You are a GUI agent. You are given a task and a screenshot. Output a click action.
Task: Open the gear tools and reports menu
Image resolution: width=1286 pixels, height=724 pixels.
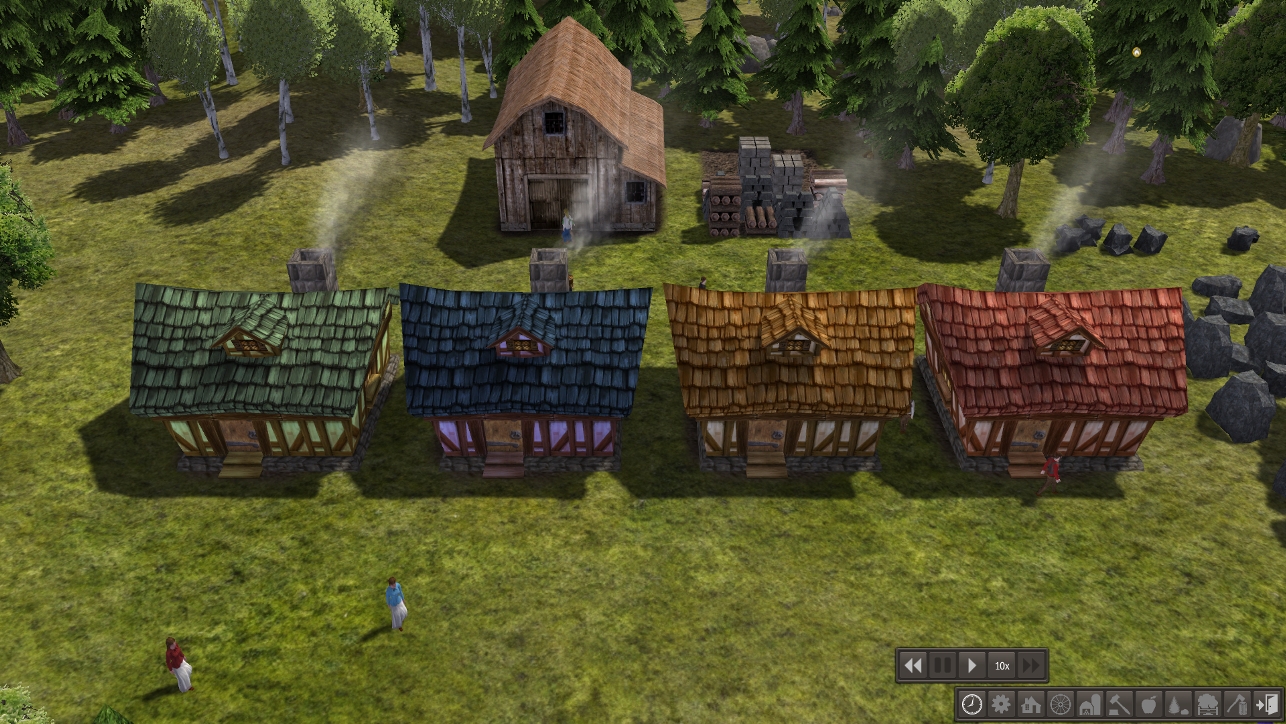click(x=1001, y=704)
